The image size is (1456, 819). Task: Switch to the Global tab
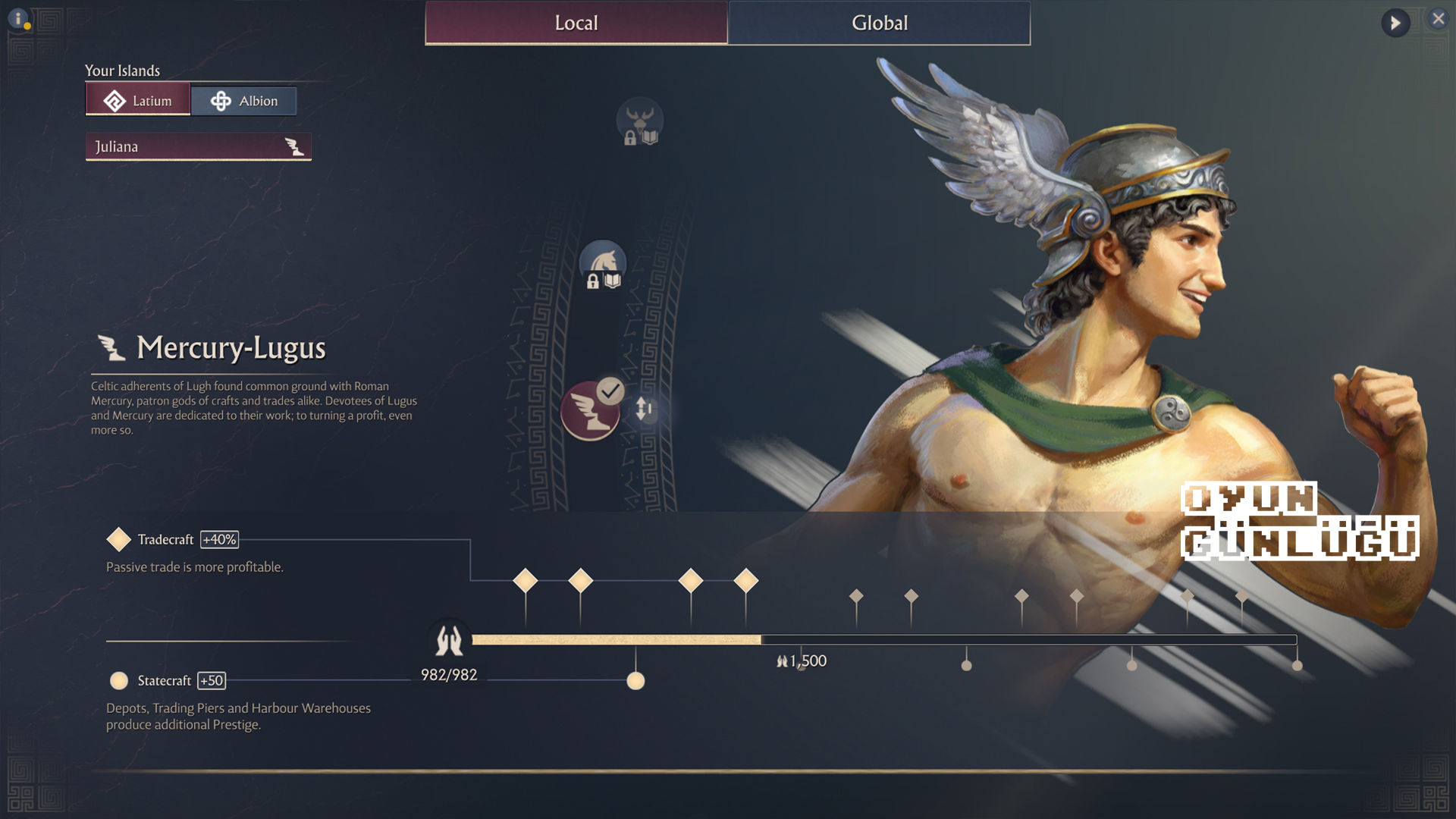[x=879, y=23]
